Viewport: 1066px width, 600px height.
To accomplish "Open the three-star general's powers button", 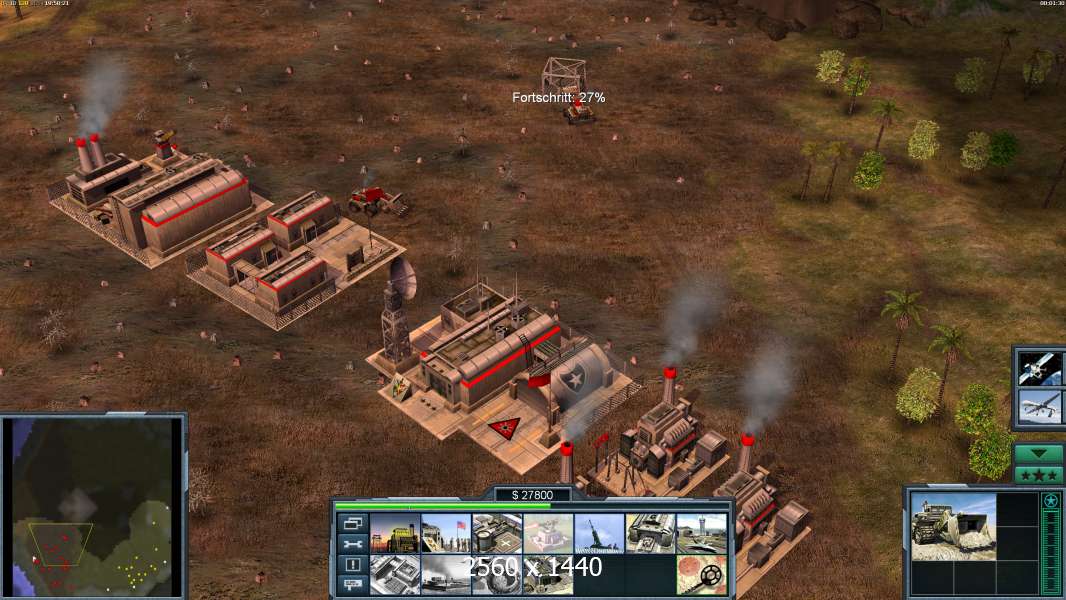I will [x=1039, y=474].
